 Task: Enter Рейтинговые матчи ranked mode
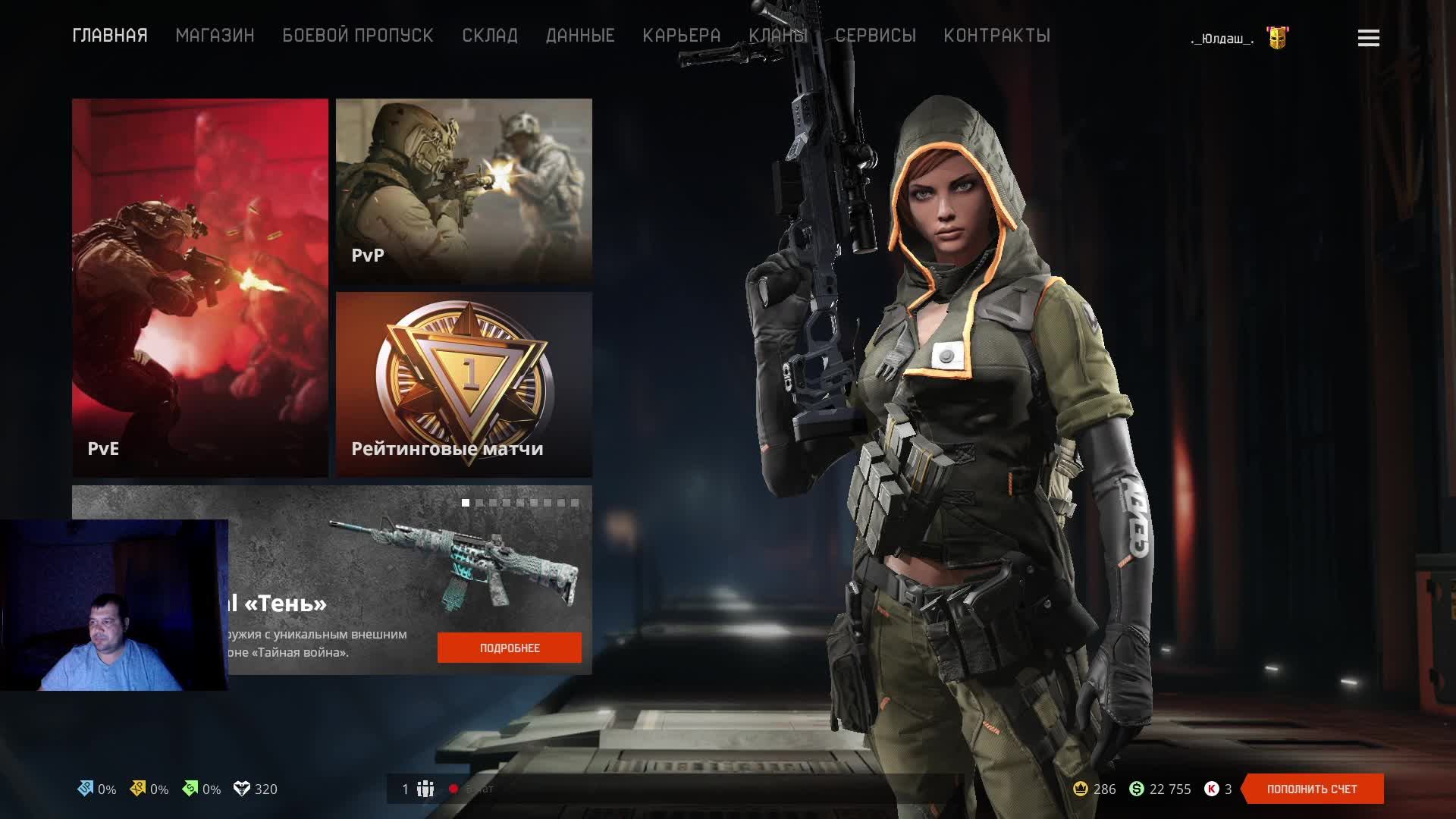click(x=463, y=384)
